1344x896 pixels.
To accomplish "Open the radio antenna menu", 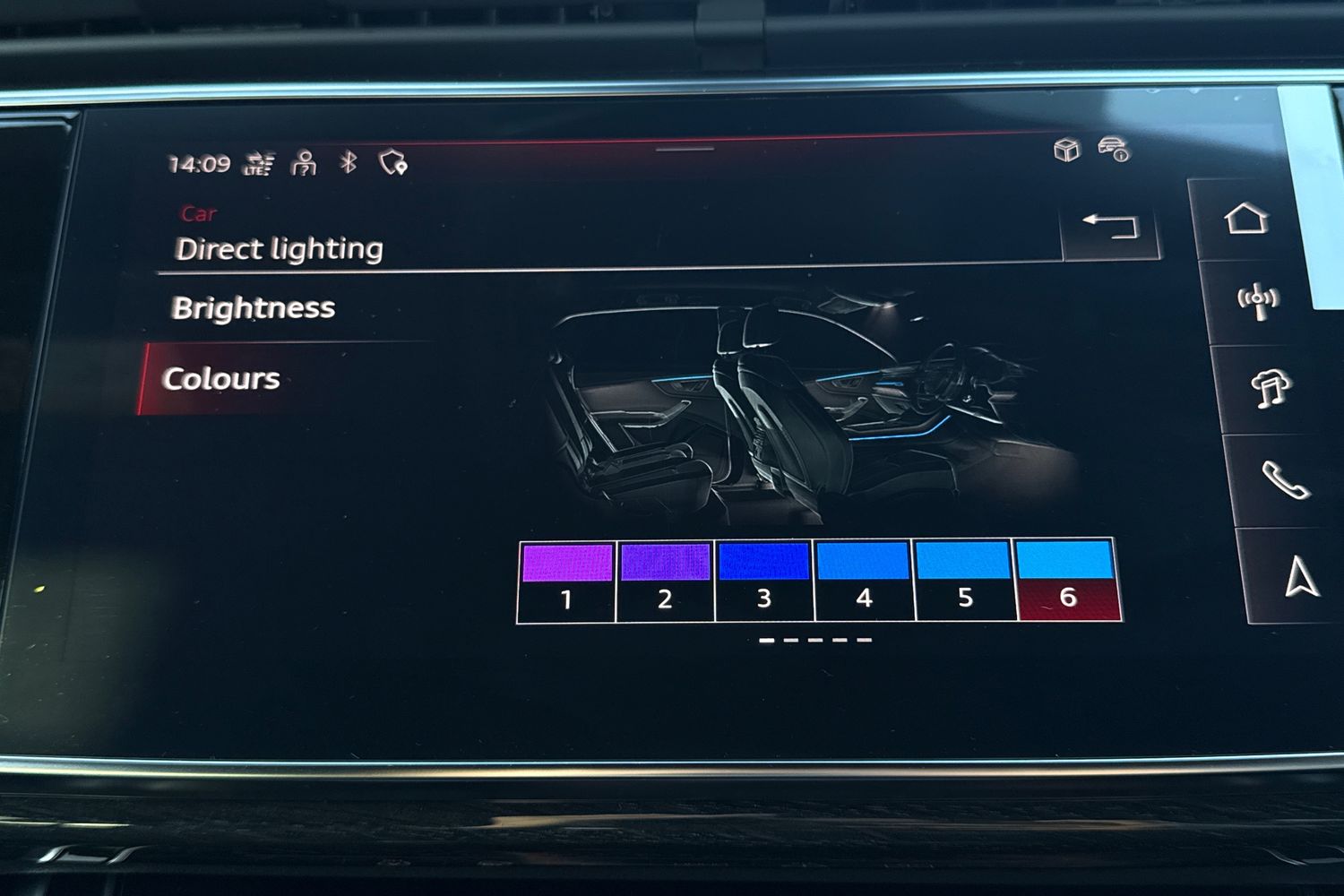I will [1258, 301].
